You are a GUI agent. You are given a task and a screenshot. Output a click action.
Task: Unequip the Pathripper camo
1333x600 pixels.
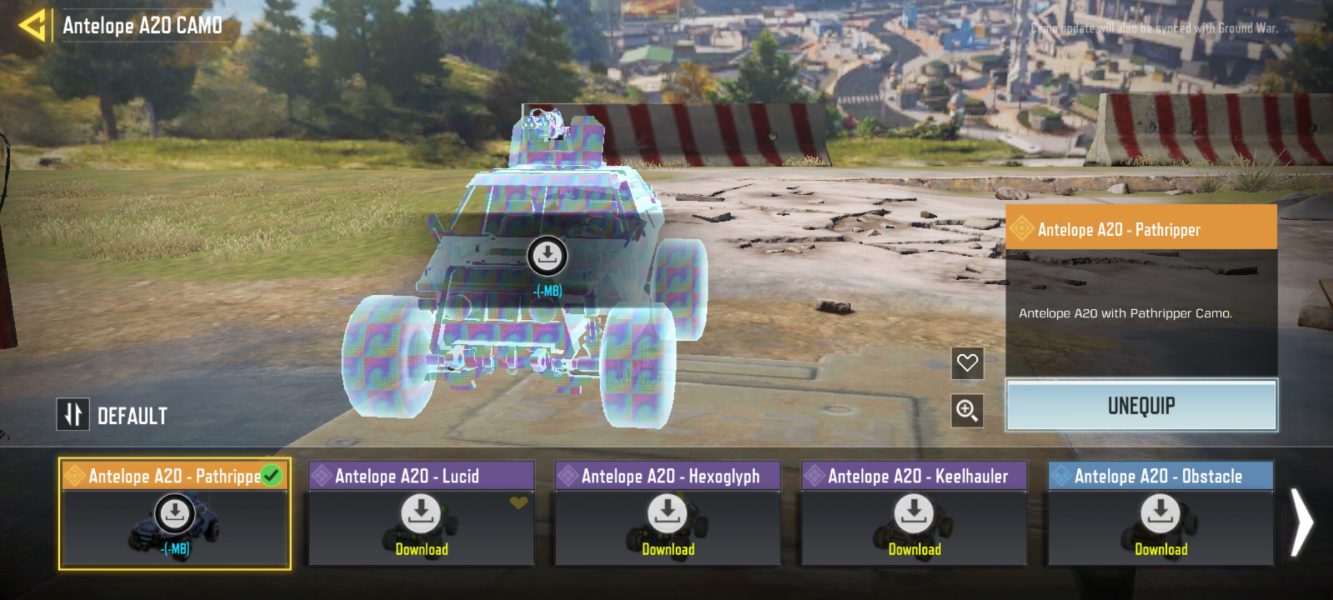coord(1141,406)
